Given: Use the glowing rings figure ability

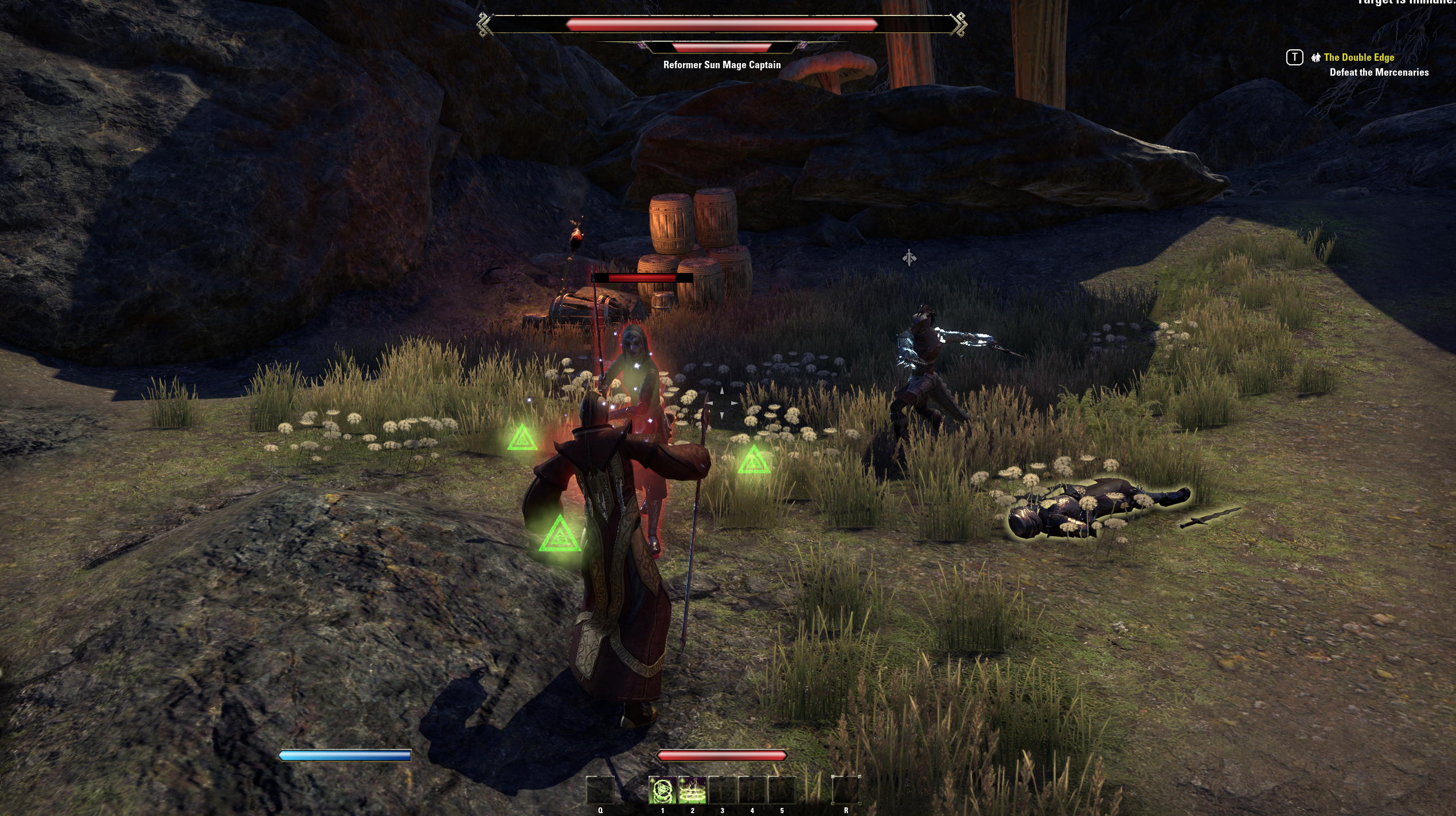Looking at the screenshot, I should [x=692, y=790].
